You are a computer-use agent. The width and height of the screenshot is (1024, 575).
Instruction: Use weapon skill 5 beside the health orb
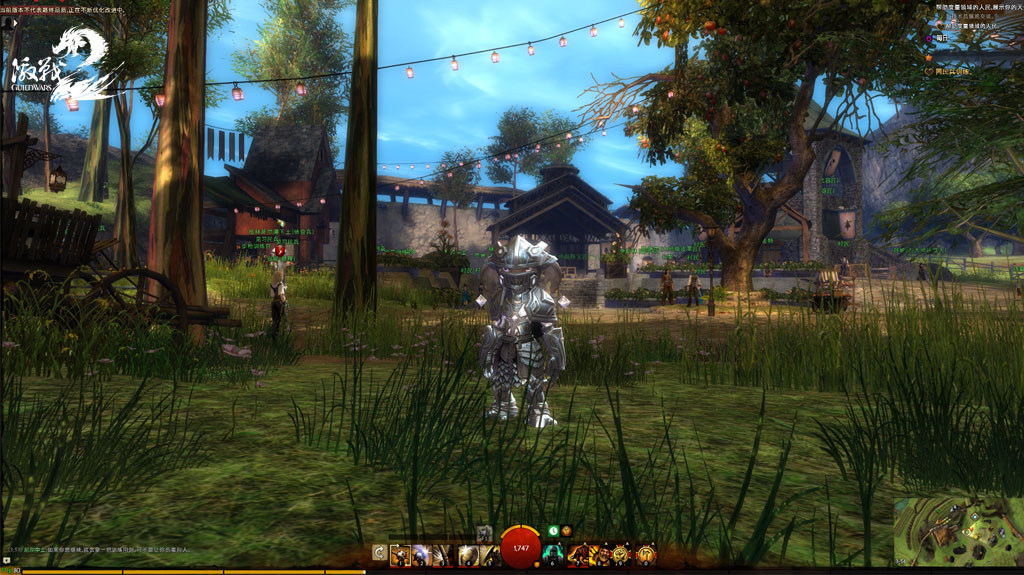(x=489, y=553)
